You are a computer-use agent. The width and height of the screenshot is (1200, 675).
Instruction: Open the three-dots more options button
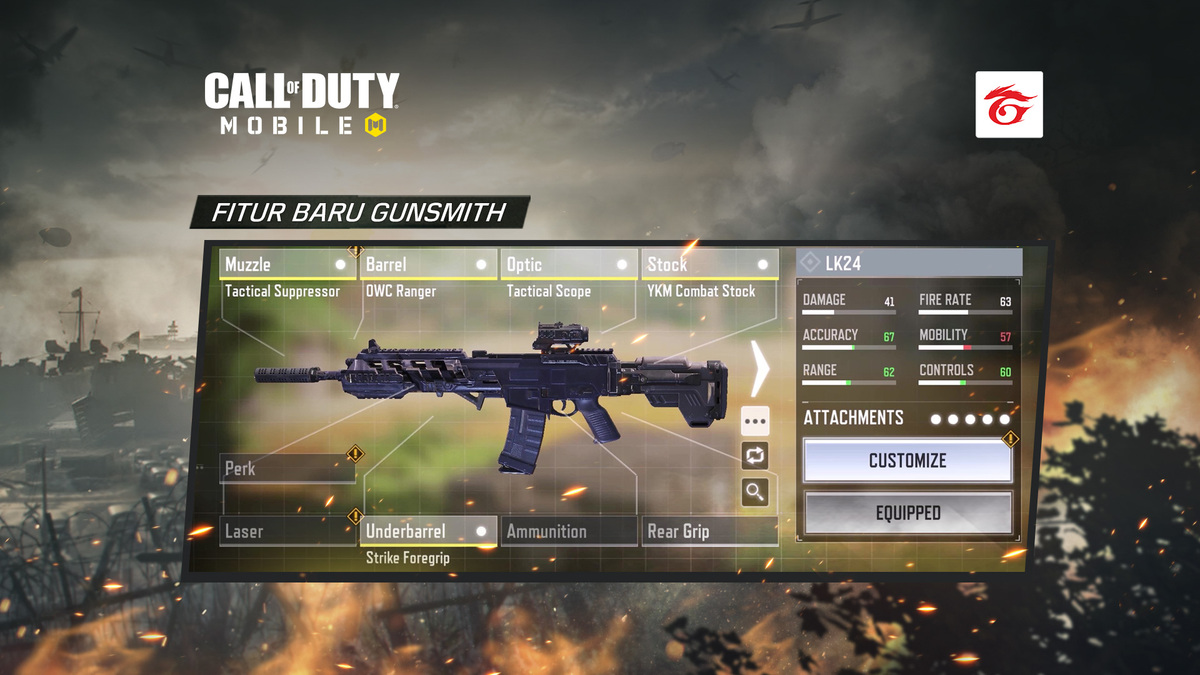point(755,421)
